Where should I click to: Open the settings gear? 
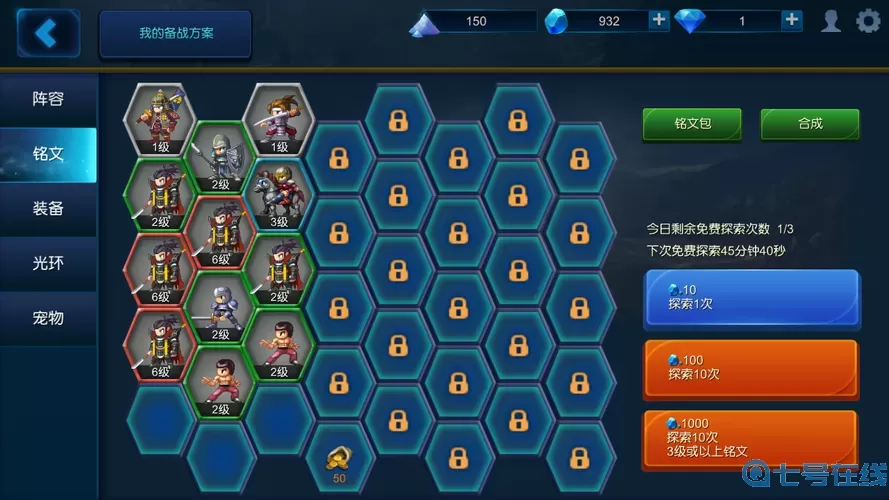pyautogui.click(x=868, y=20)
